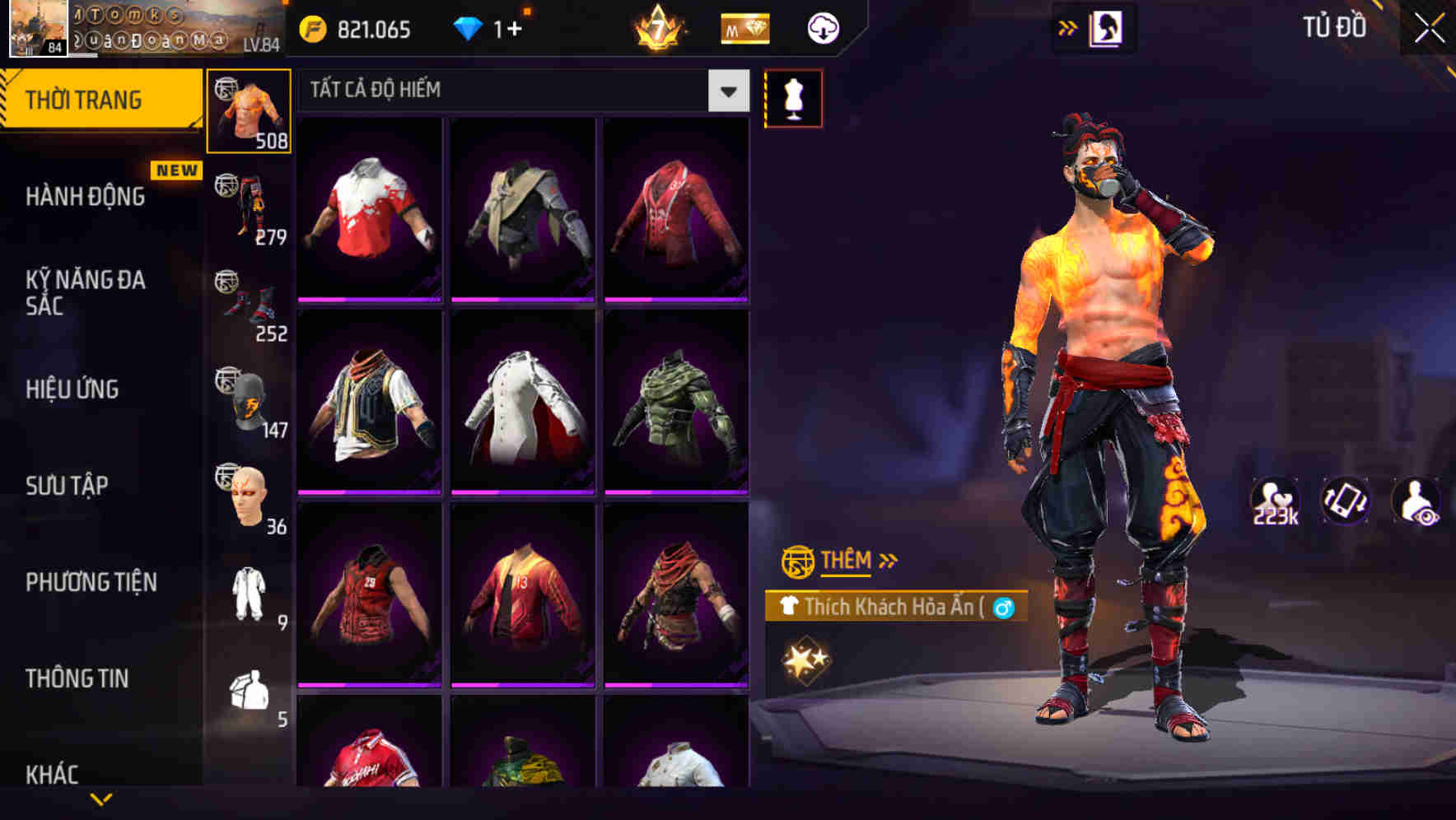Open the mannequin try-on preview
Viewport: 1456px width, 820px height.
[793, 97]
